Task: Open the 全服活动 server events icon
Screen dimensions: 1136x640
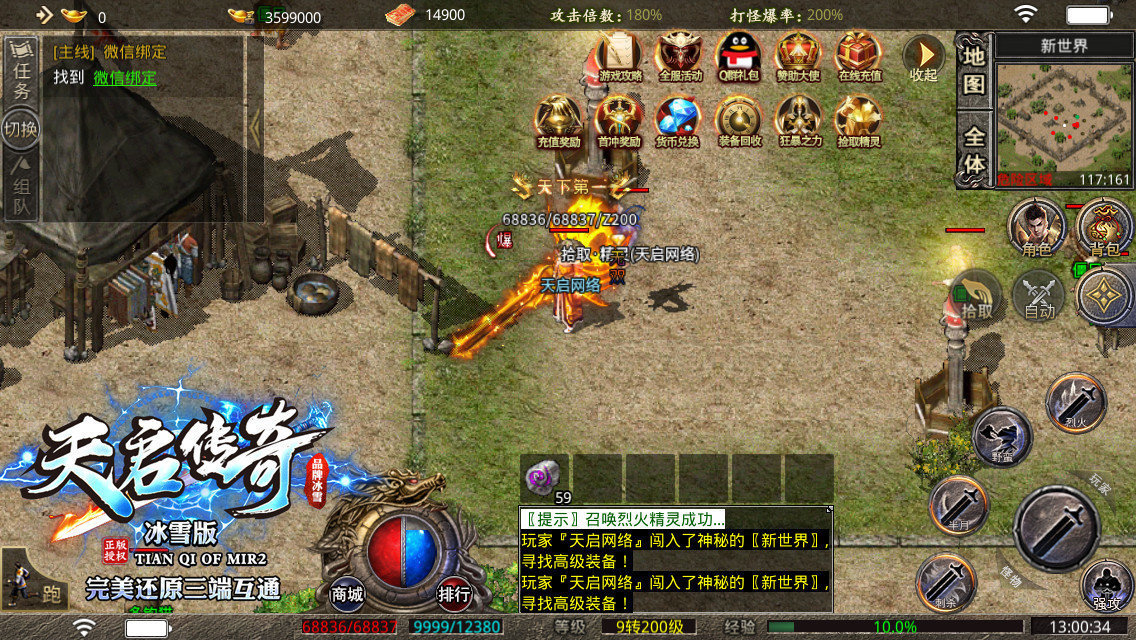Action: tap(680, 57)
